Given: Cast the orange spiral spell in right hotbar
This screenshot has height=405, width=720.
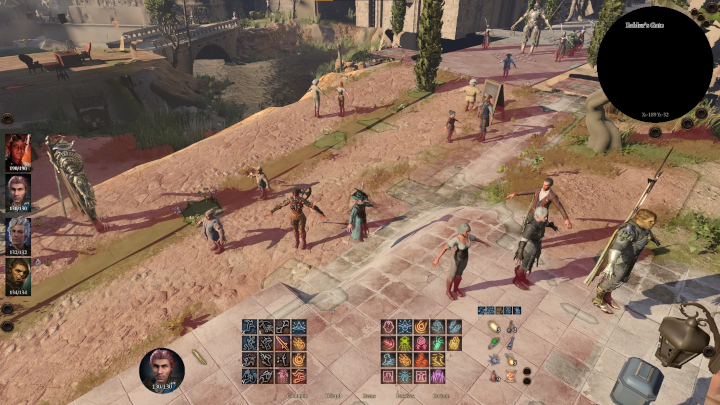Looking at the screenshot, I should [x=422, y=327].
